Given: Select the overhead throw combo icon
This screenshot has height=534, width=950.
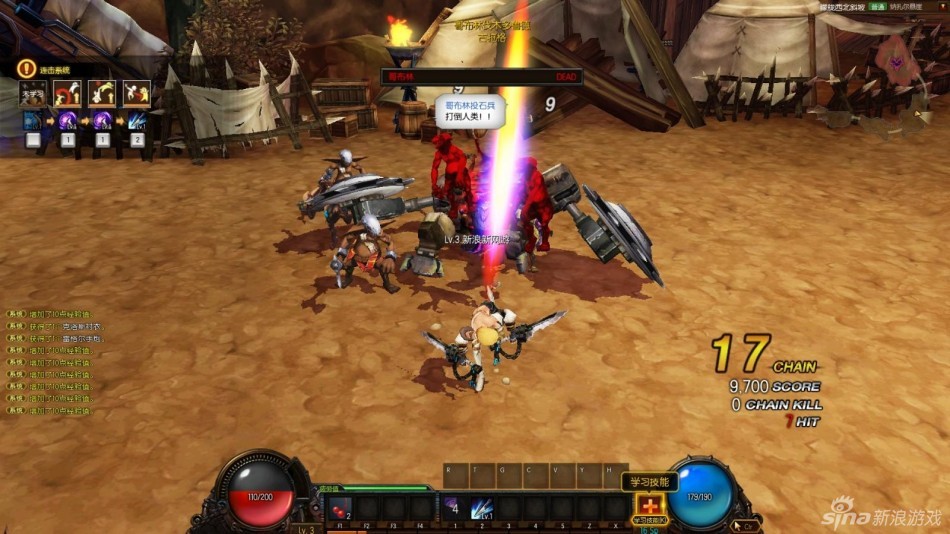Looking at the screenshot, I should [x=103, y=94].
